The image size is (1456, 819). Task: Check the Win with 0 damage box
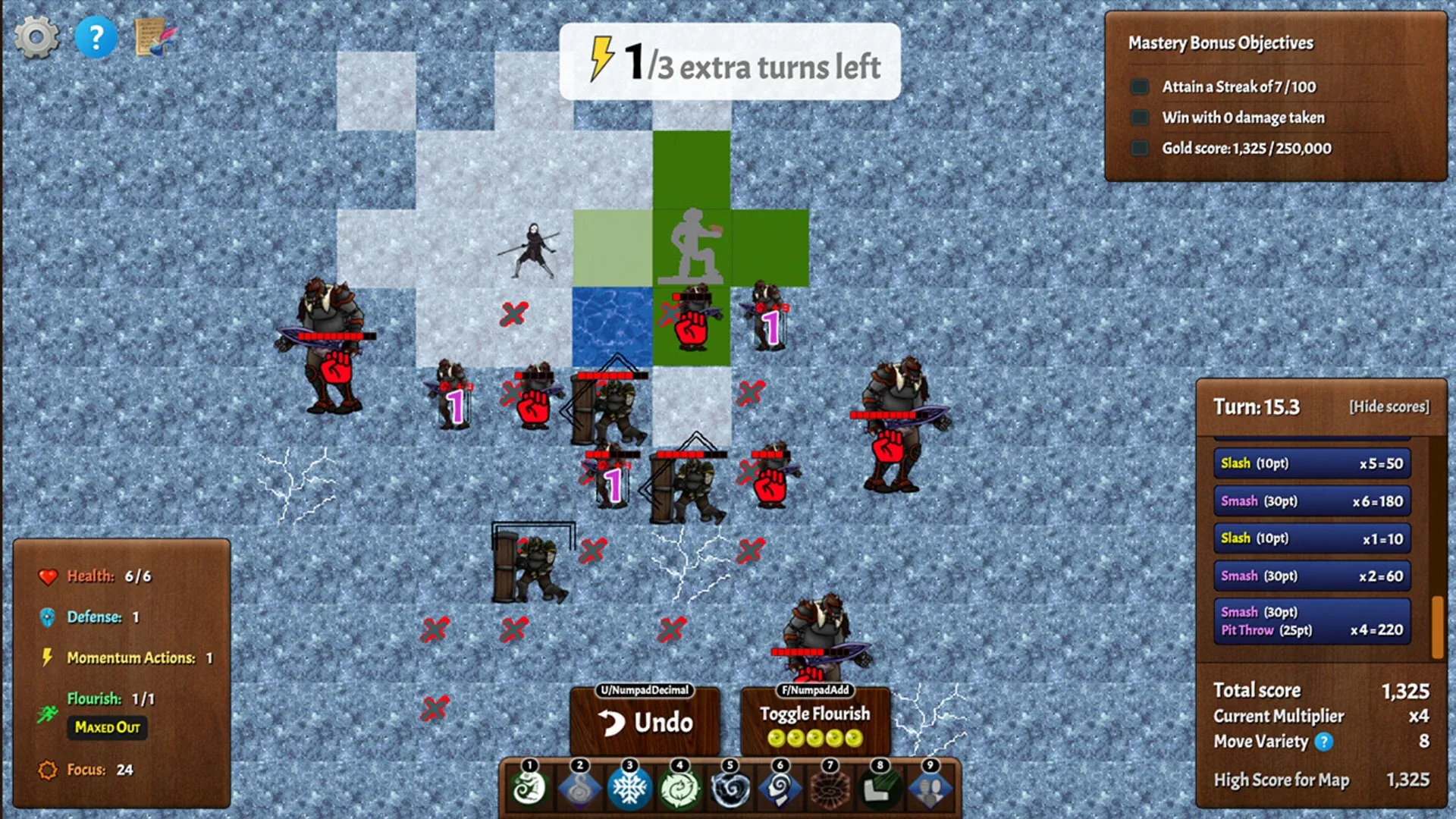[1140, 118]
